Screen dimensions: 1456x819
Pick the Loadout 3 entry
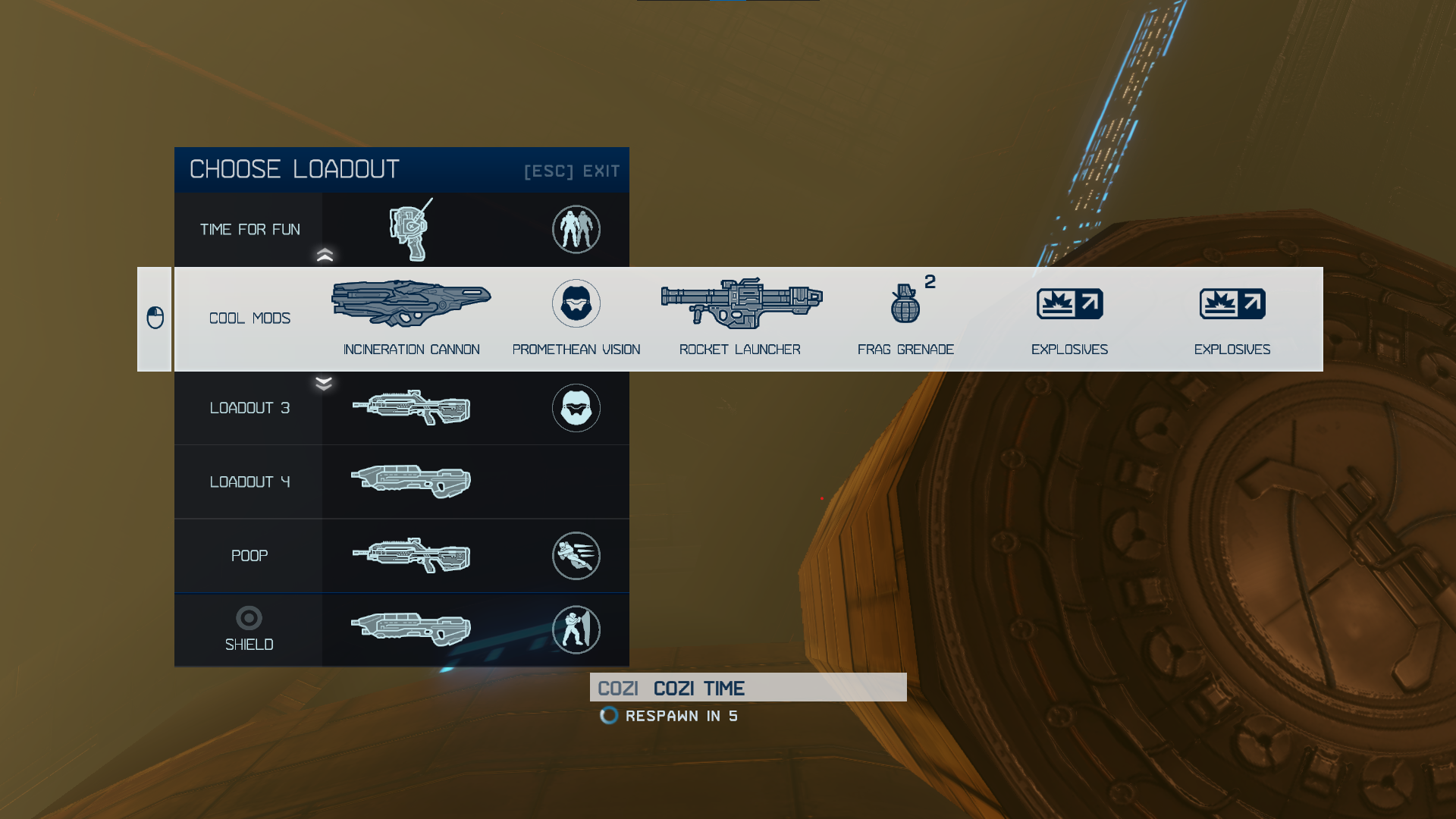[x=249, y=408]
